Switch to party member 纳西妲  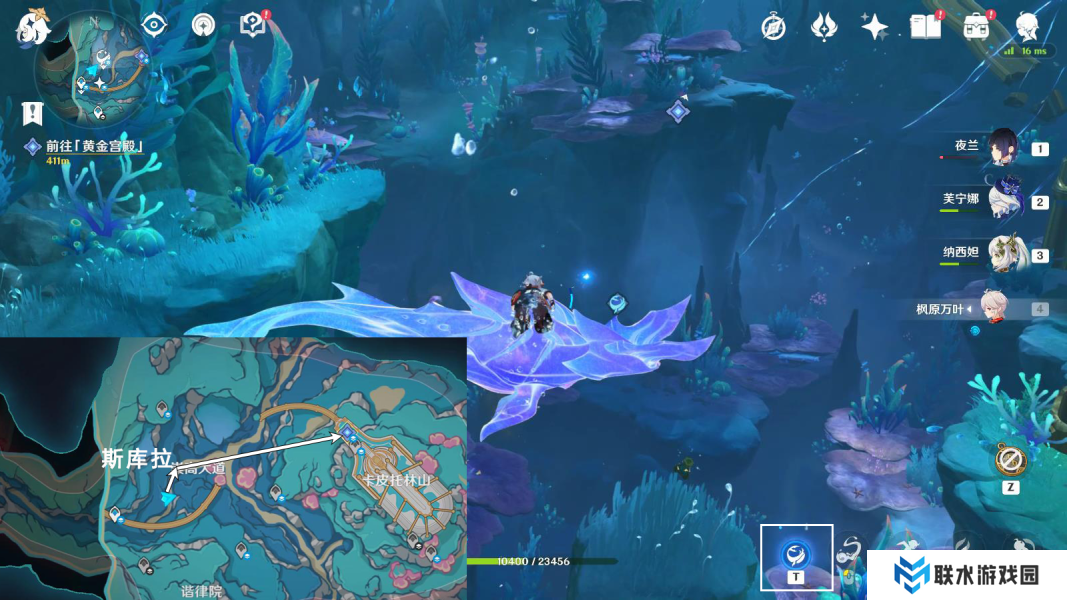[1001, 254]
